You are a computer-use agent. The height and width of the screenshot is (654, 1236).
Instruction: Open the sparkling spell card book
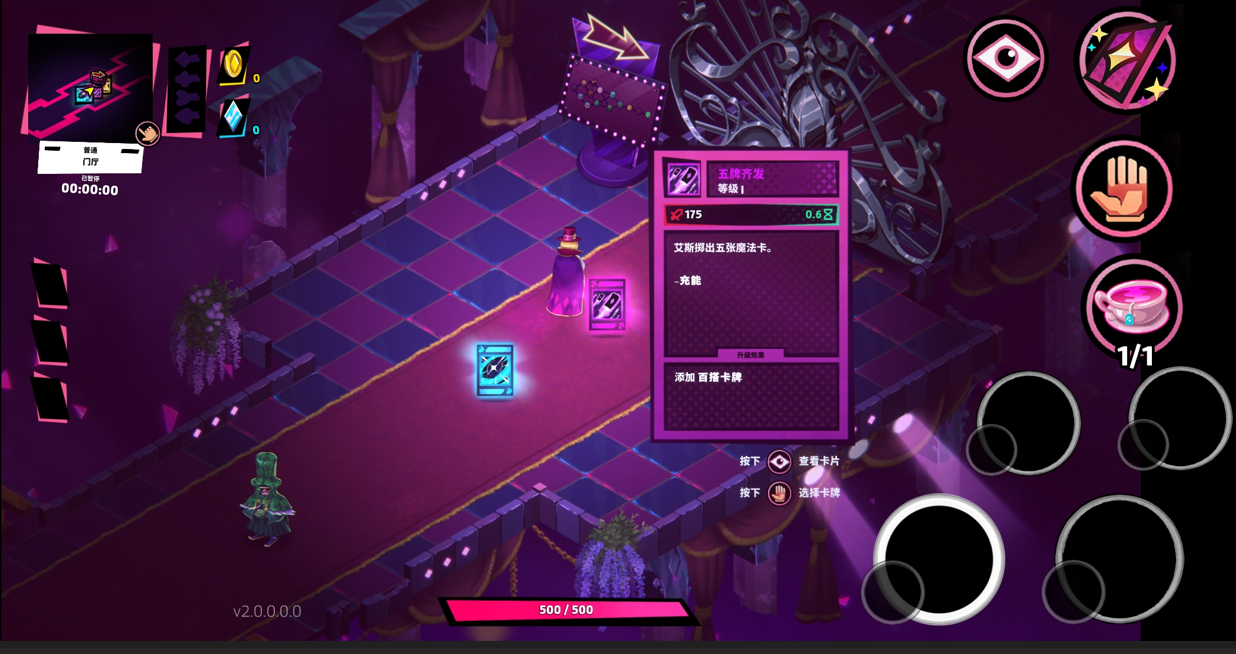pos(1126,62)
